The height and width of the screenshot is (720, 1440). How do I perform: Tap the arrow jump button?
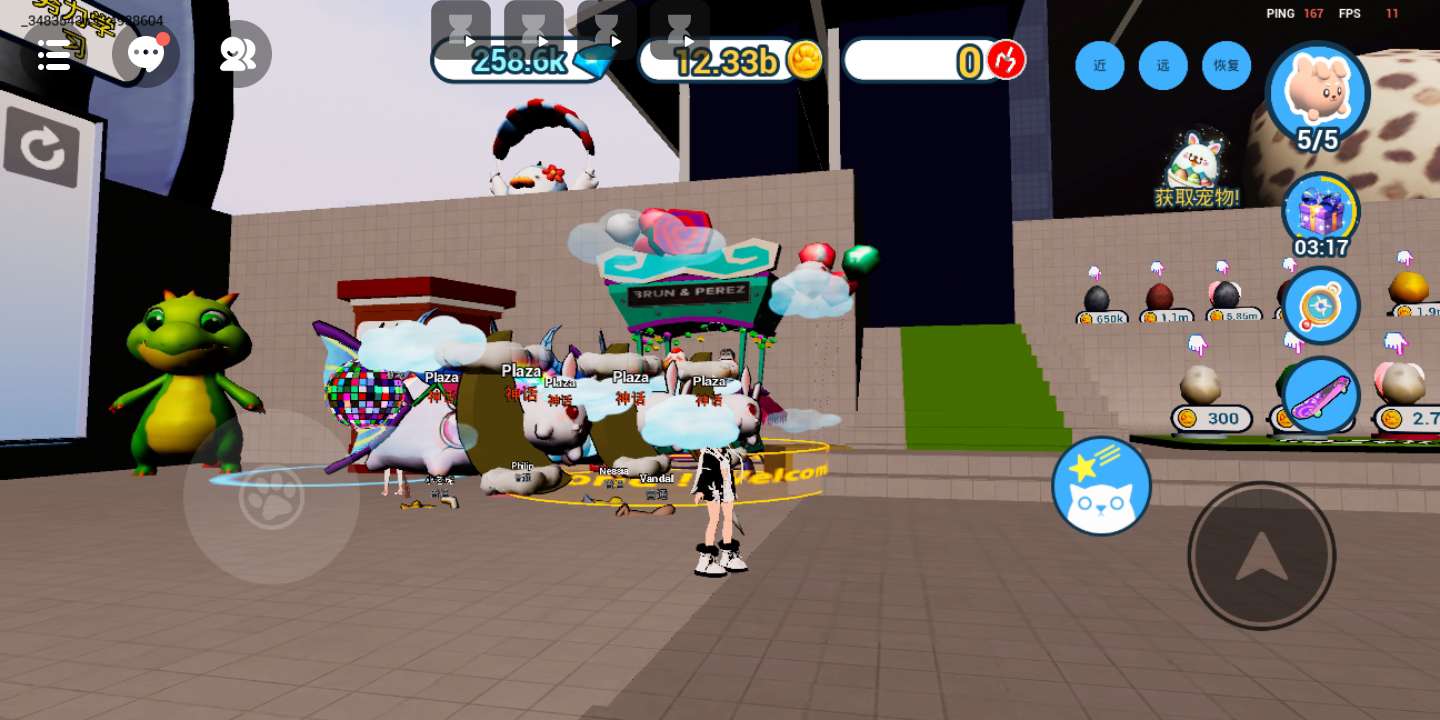pyautogui.click(x=1261, y=556)
